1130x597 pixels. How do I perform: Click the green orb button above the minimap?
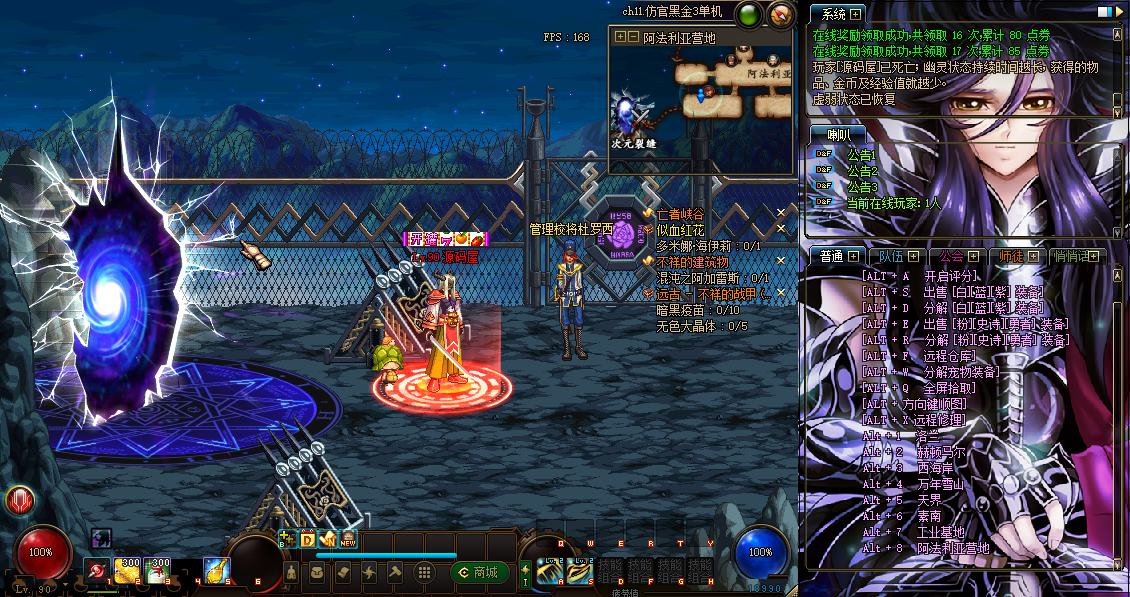coord(747,15)
